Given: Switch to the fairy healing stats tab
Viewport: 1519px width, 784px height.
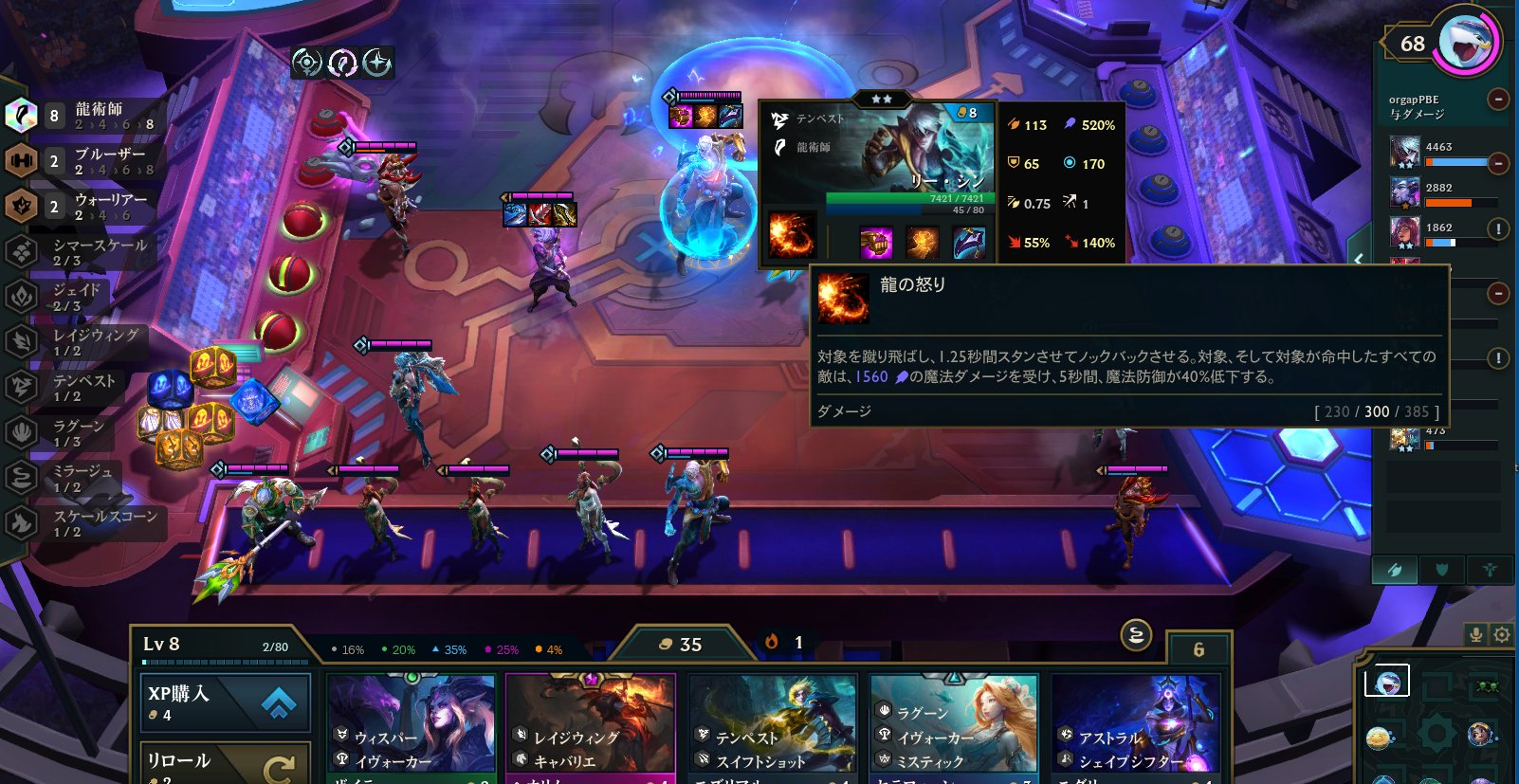Looking at the screenshot, I should tap(1490, 570).
